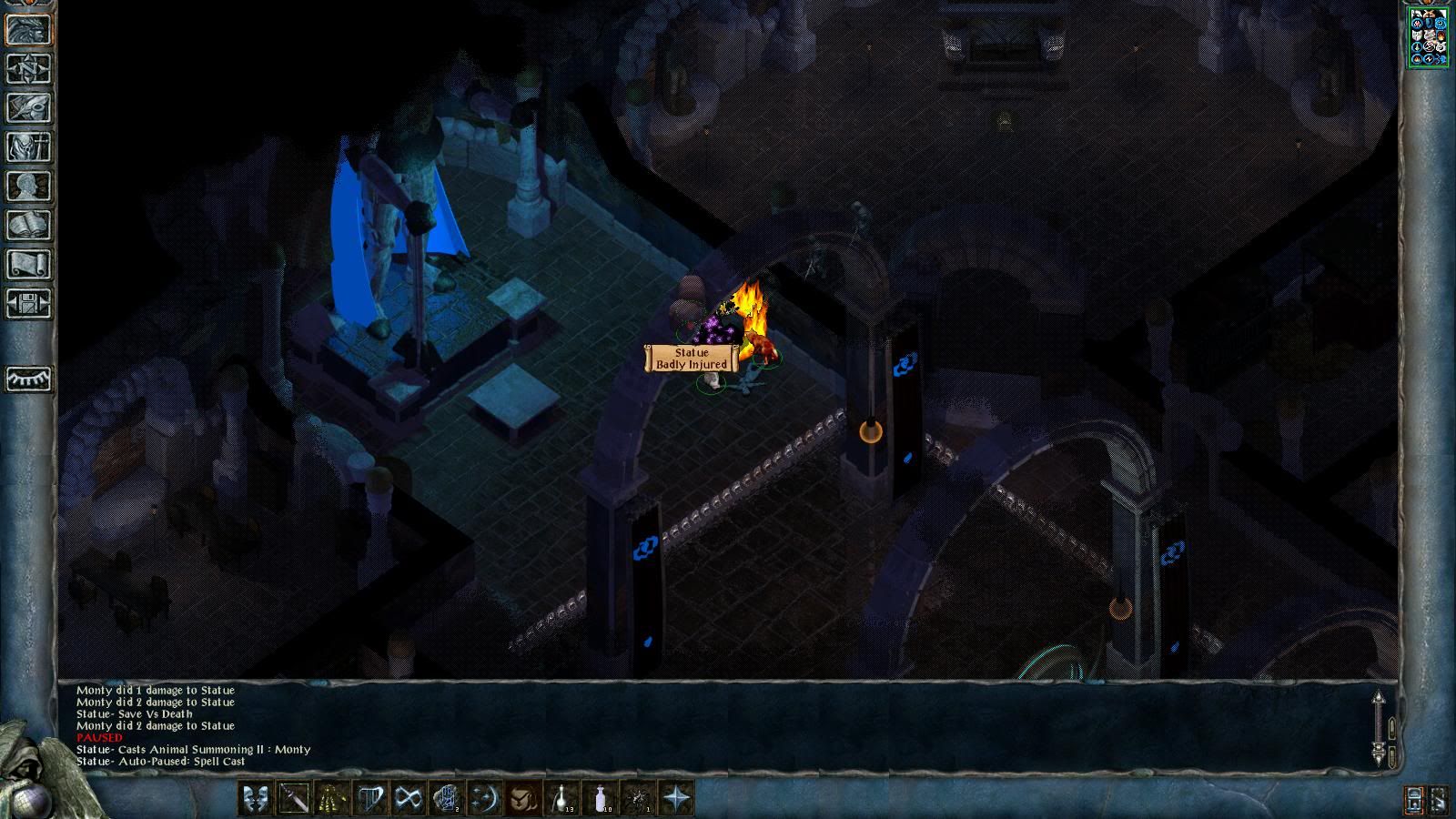Use the white potion bottle with 10 remaining
The width and height of the screenshot is (1456, 819).
click(x=600, y=799)
